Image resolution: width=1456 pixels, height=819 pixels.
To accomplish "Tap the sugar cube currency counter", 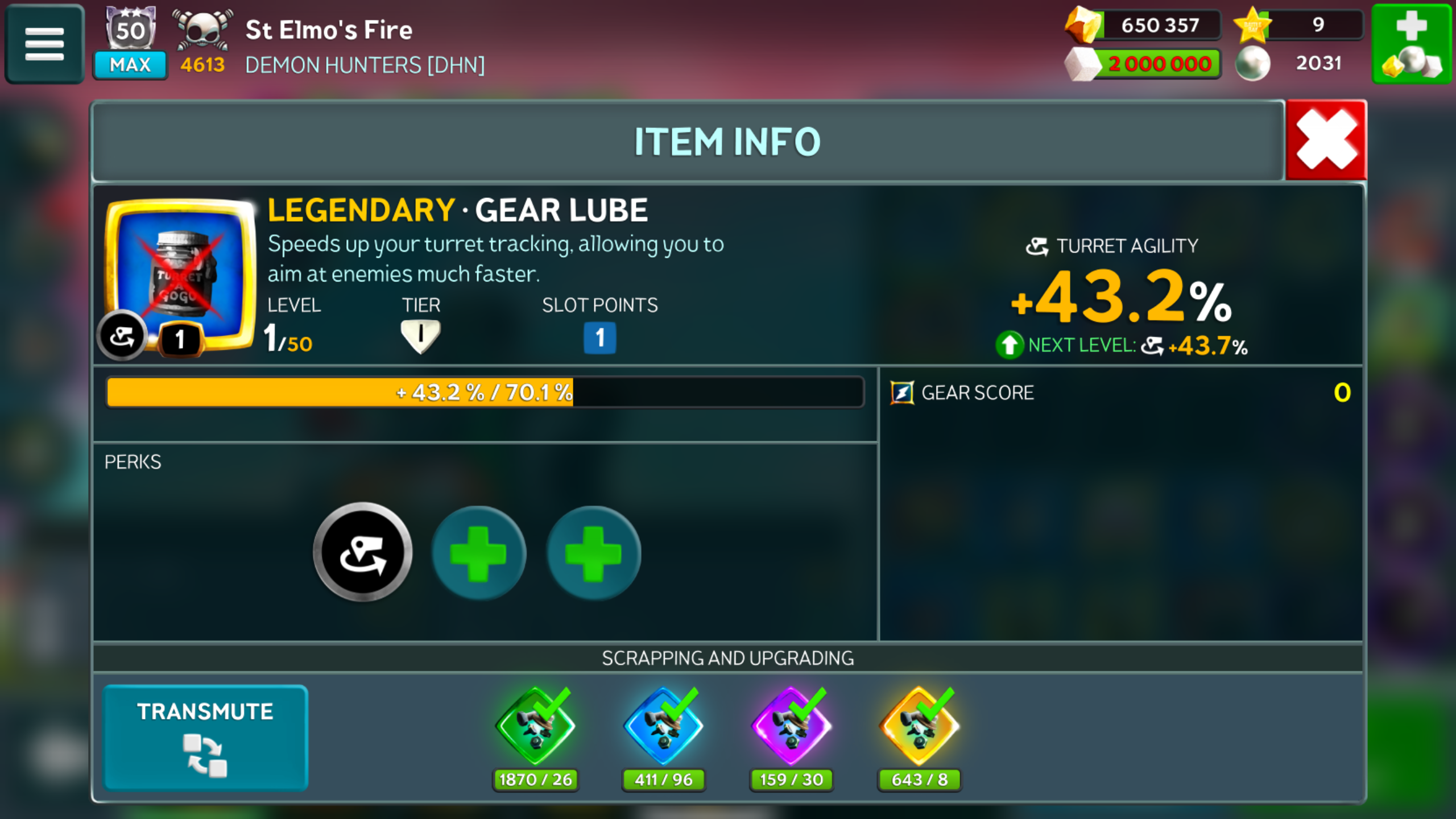I will pos(1143,63).
